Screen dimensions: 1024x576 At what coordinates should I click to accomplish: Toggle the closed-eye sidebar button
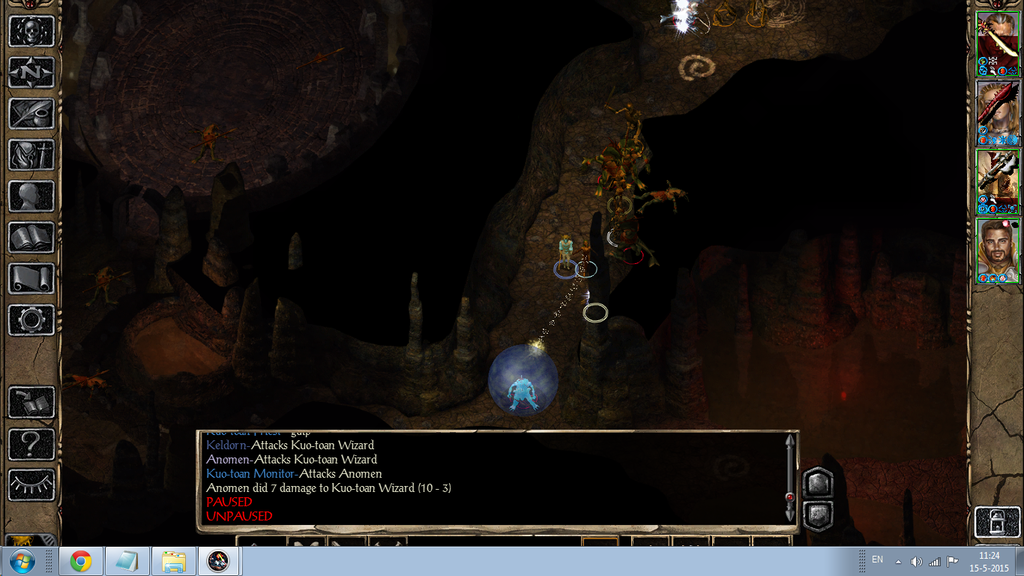click(x=31, y=484)
